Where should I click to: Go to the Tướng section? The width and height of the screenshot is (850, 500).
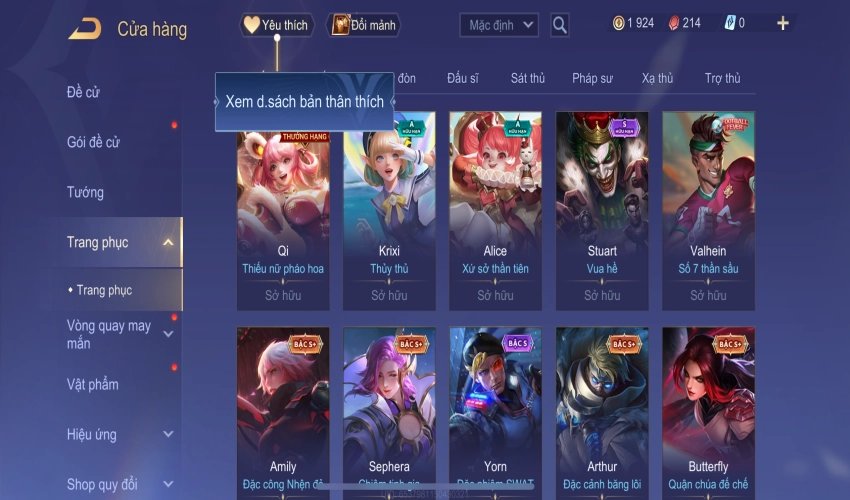[85, 192]
